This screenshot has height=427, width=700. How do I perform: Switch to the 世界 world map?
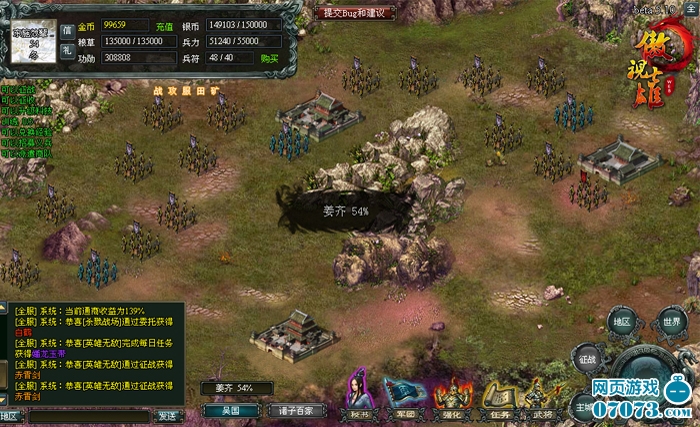click(x=672, y=322)
